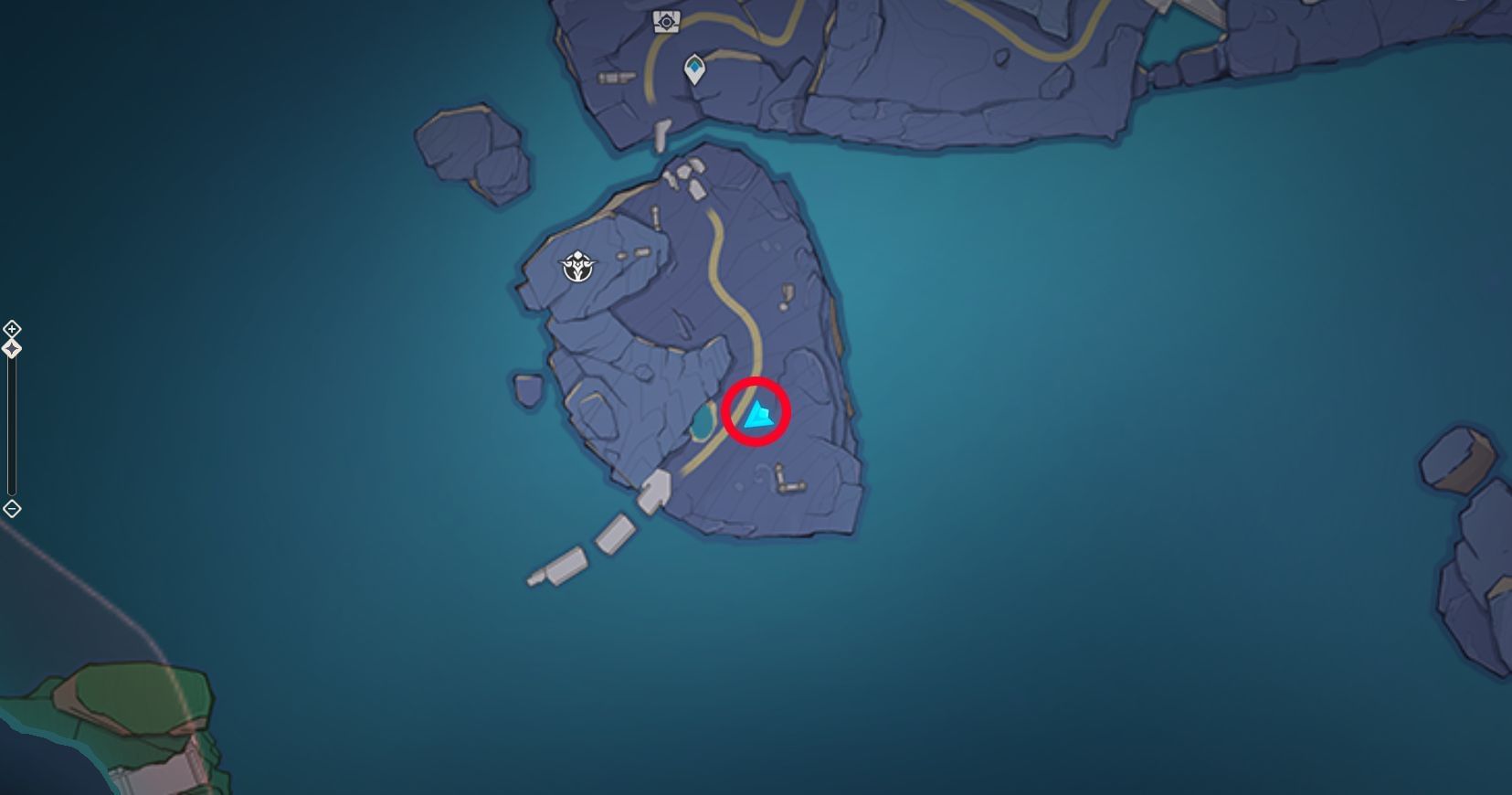Image resolution: width=1512 pixels, height=795 pixels.
Task: Click the zoom slider's diamond handle
Action: coord(12,347)
